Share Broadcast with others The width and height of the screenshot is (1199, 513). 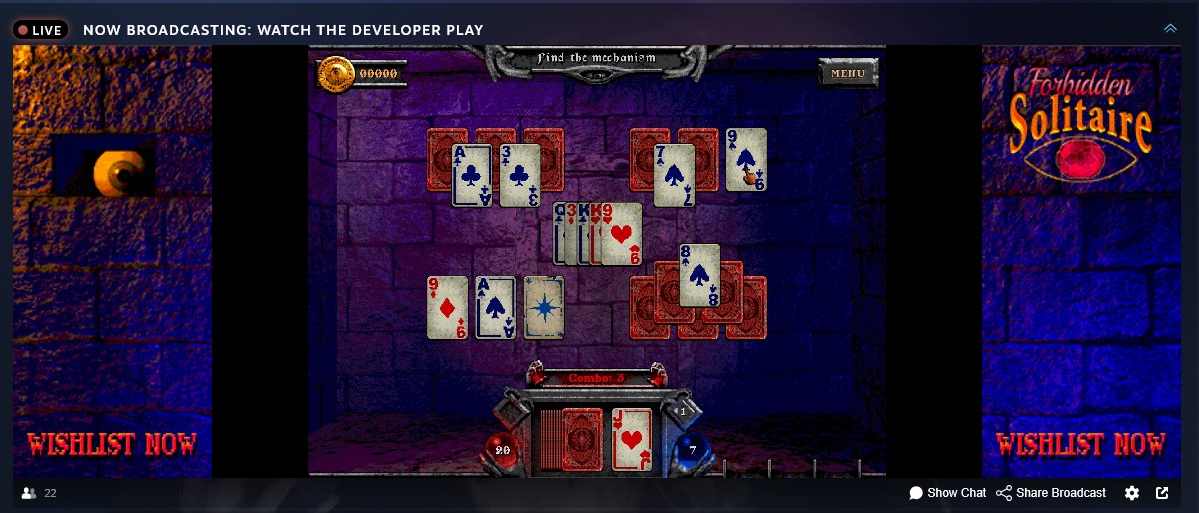point(1051,493)
